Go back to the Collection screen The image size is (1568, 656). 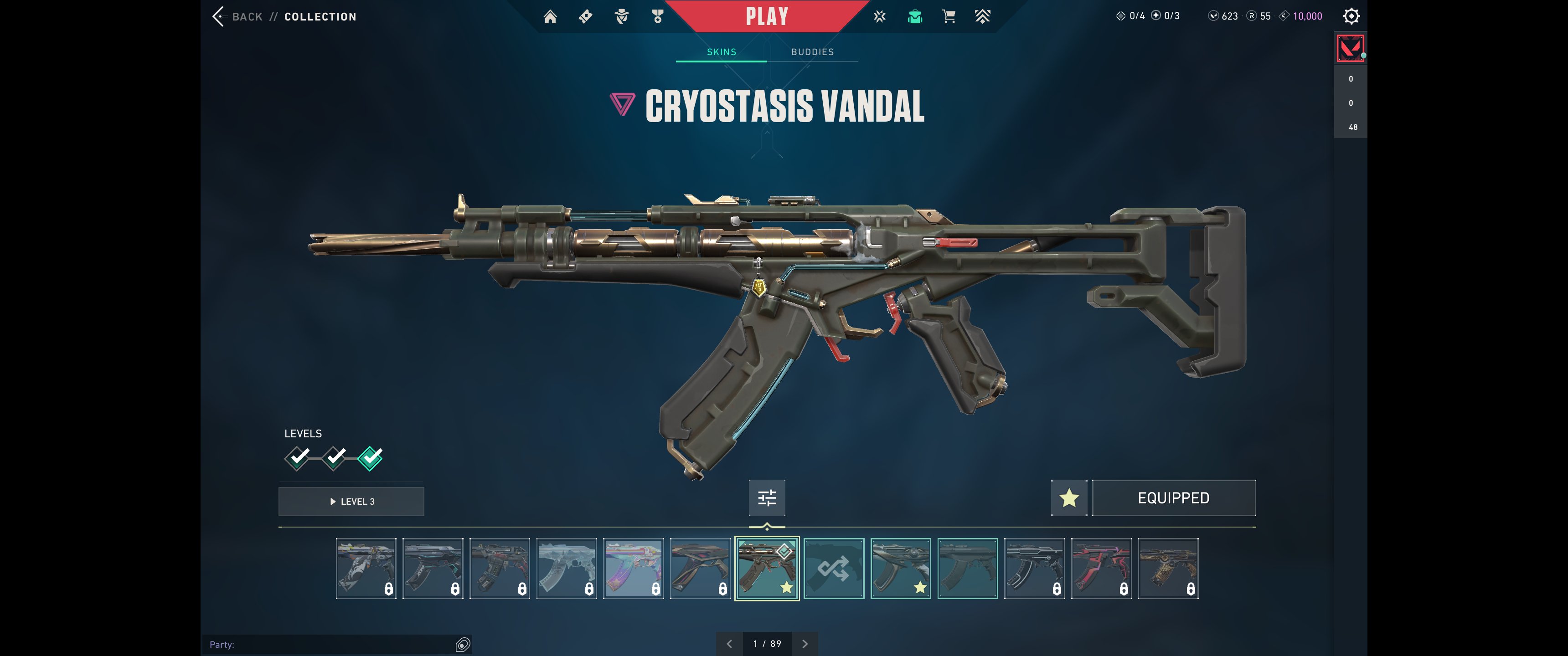point(238,16)
